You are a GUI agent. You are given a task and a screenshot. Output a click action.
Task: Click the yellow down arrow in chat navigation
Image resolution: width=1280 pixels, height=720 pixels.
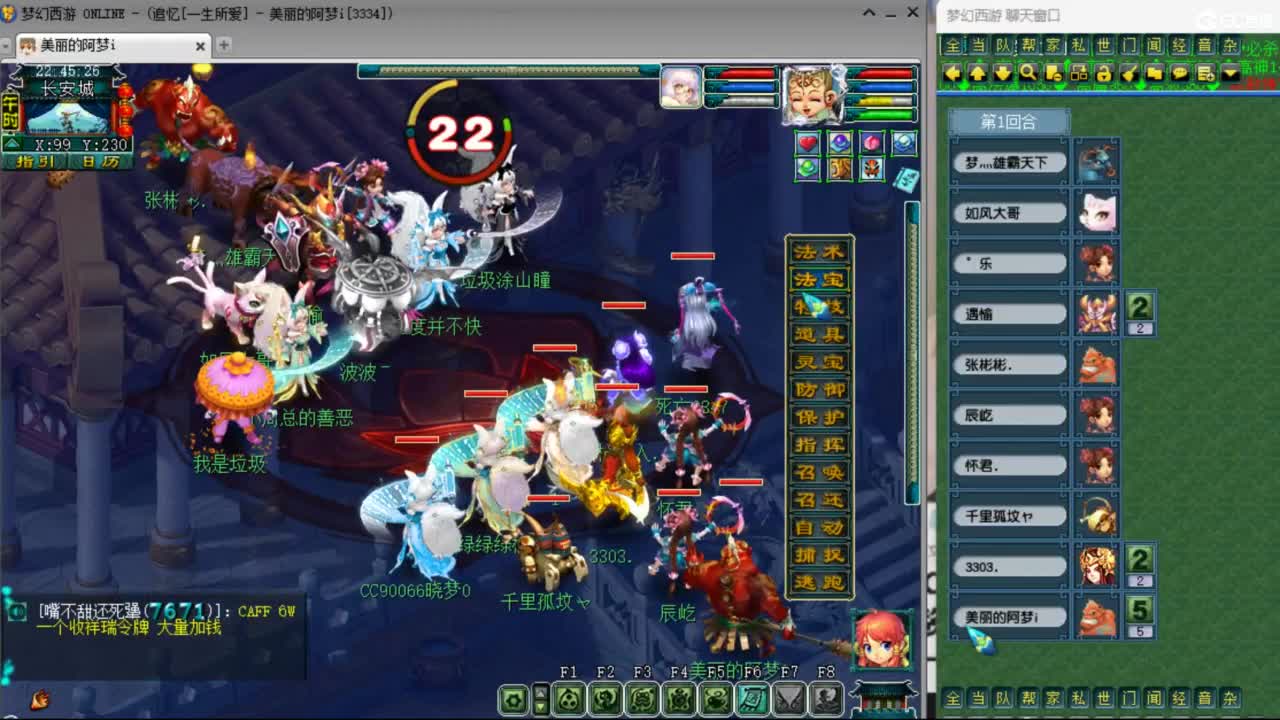coord(1001,73)
